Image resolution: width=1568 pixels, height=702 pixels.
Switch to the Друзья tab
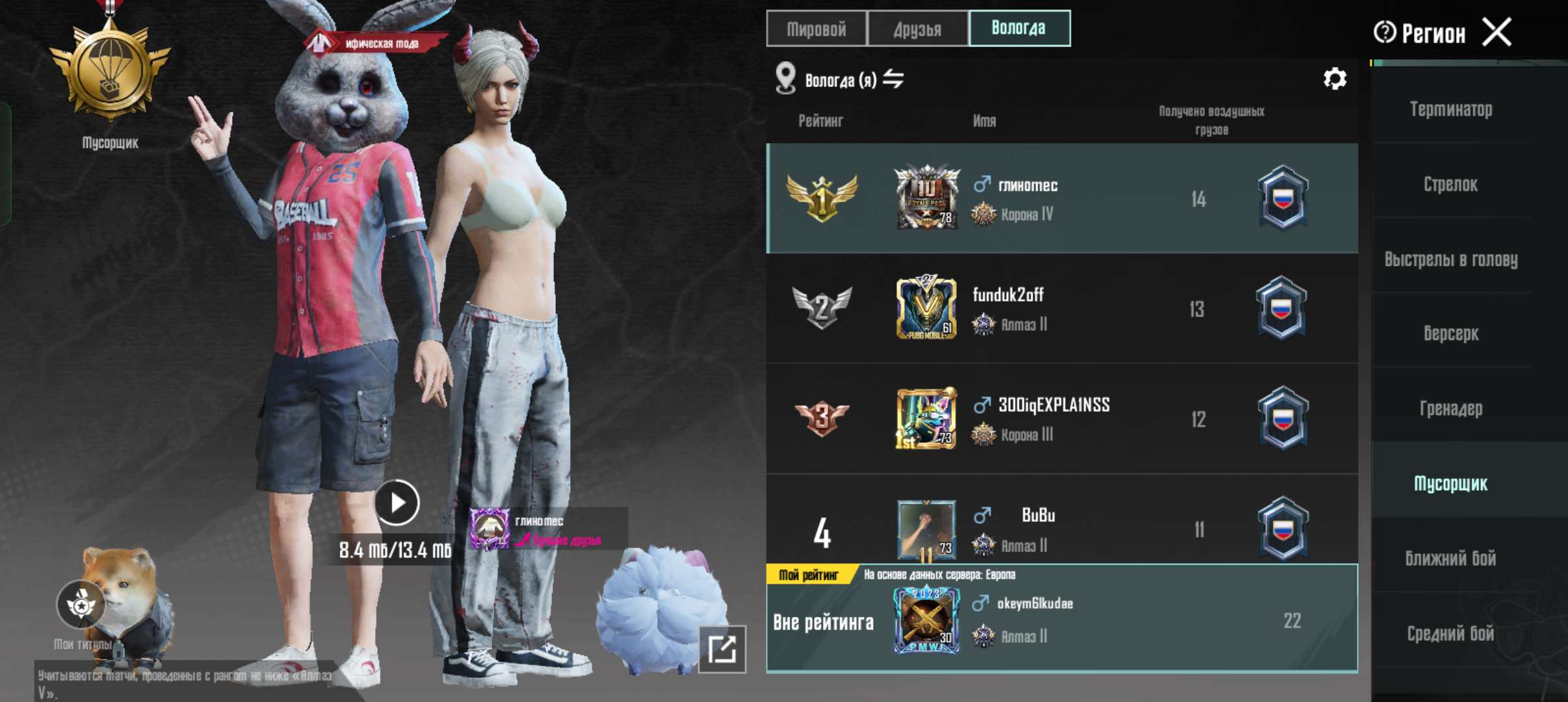click(x=919, y=29)
